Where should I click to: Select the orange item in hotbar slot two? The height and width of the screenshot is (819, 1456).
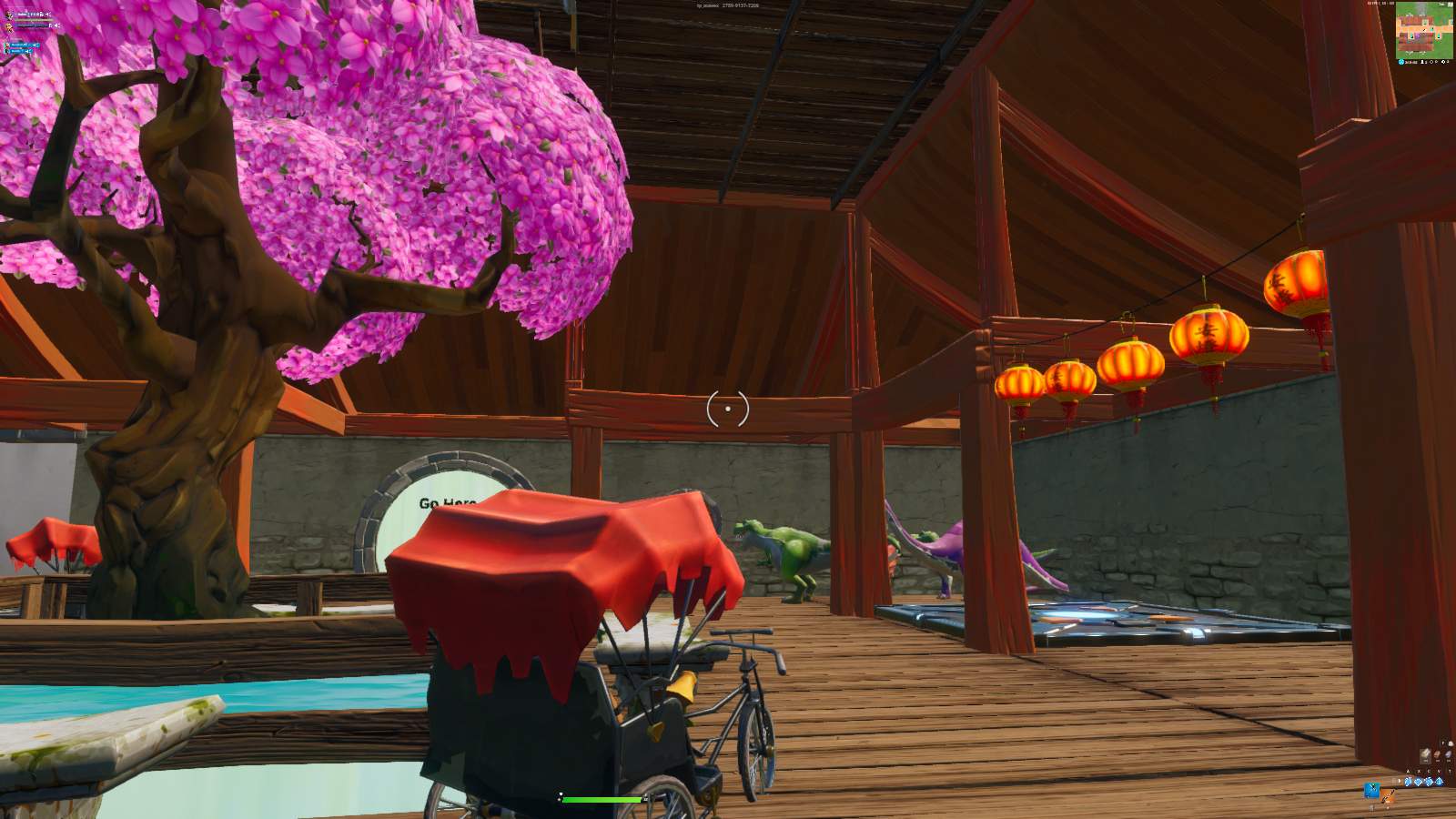pos(1387,794)
